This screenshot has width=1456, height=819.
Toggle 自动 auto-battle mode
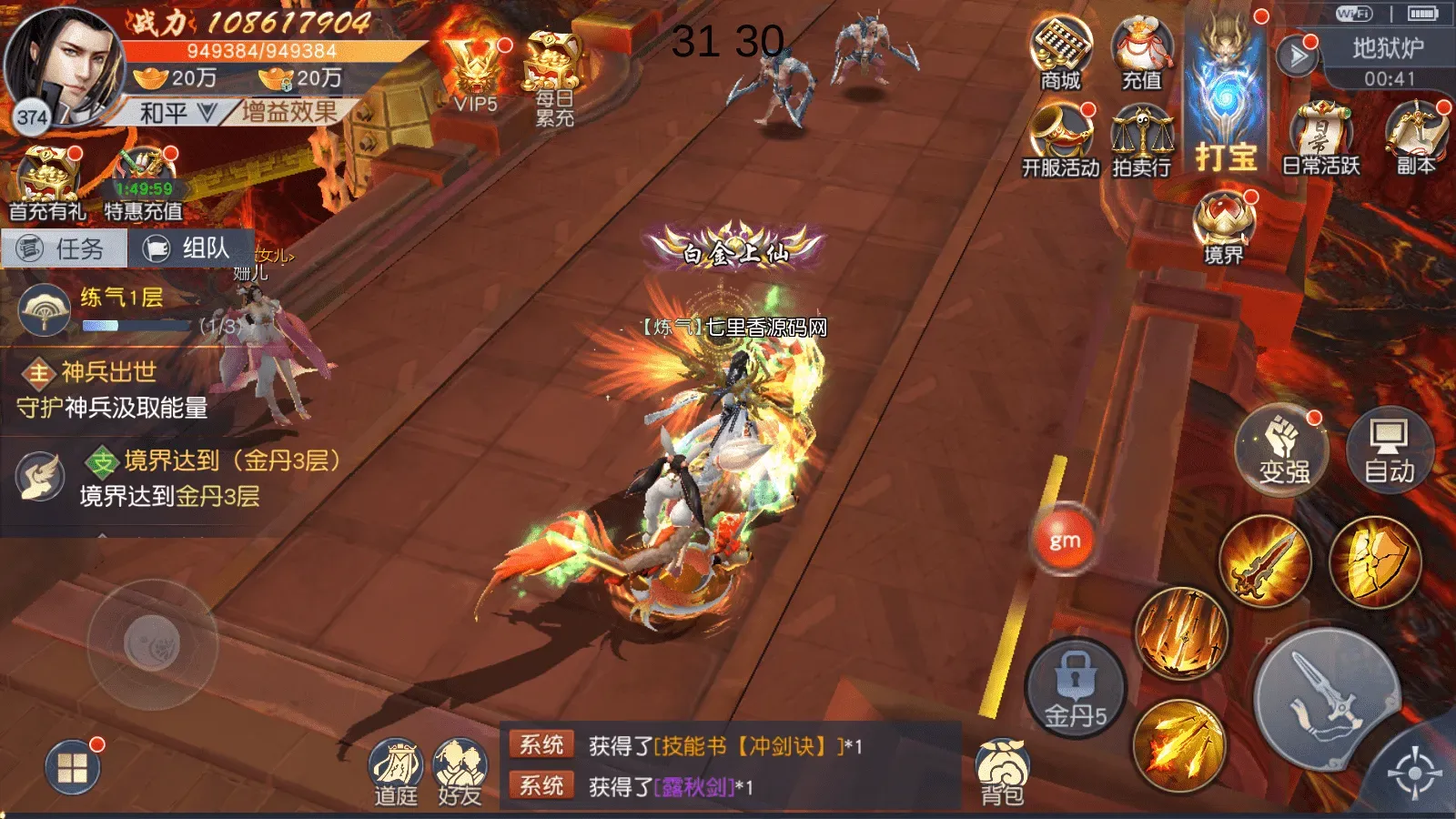pos(1389,450)
